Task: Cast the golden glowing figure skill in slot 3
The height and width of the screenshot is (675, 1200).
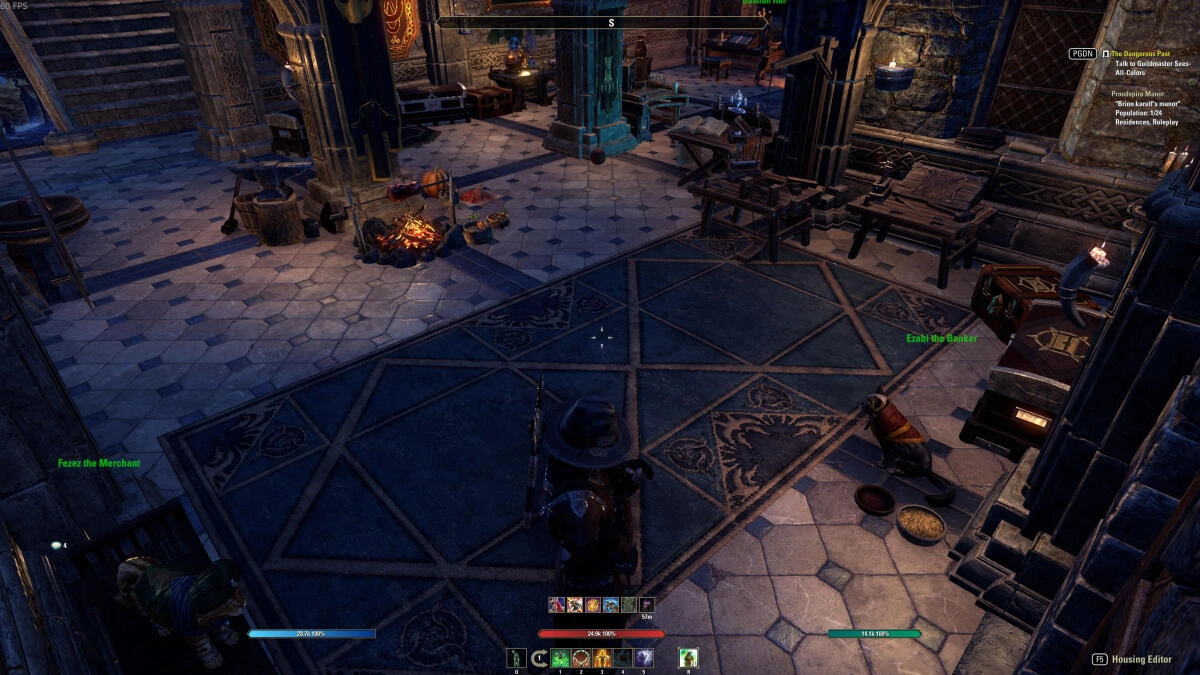Action: [x=602, y=658]
